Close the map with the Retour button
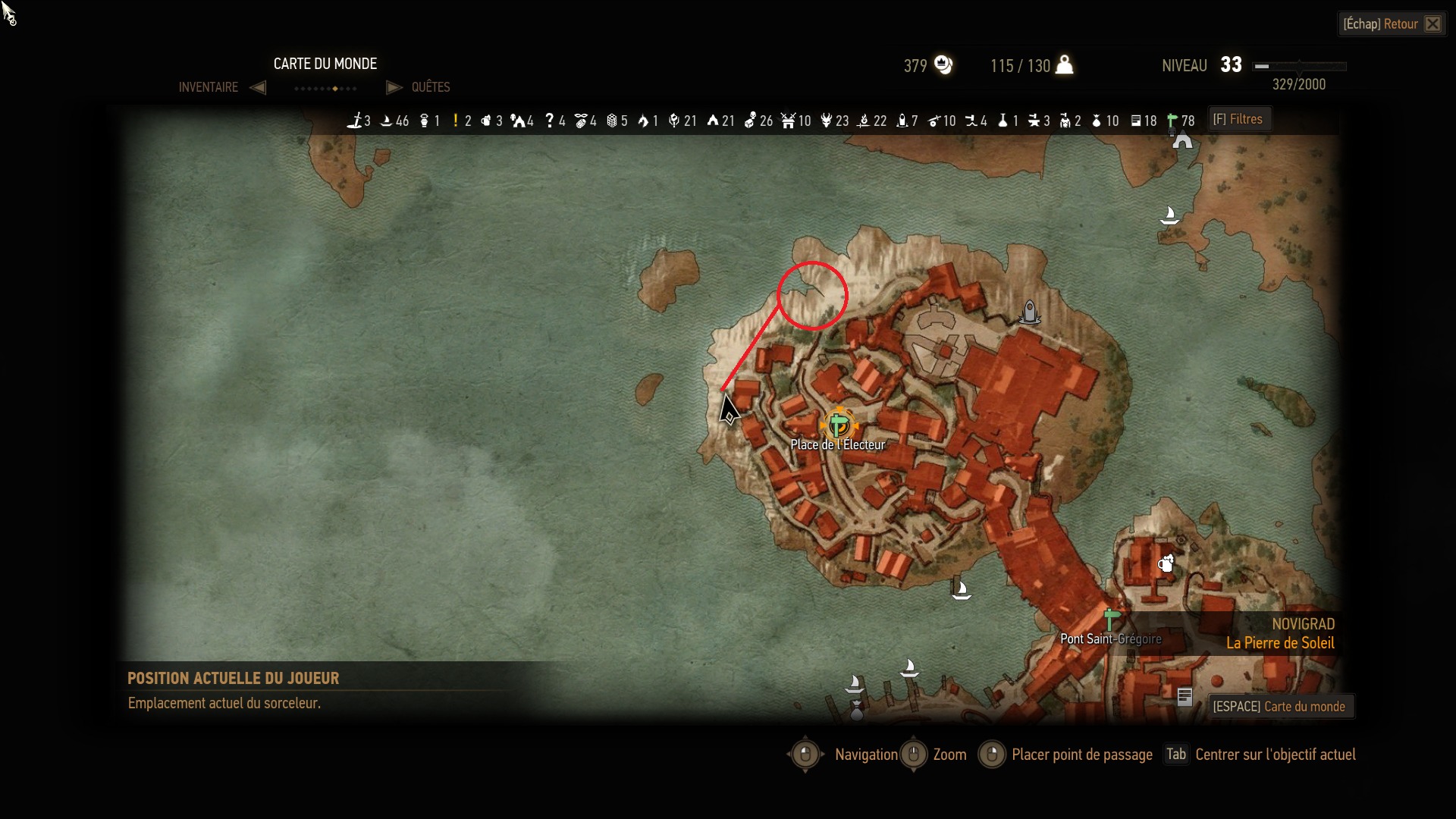 coord(1392,24)
